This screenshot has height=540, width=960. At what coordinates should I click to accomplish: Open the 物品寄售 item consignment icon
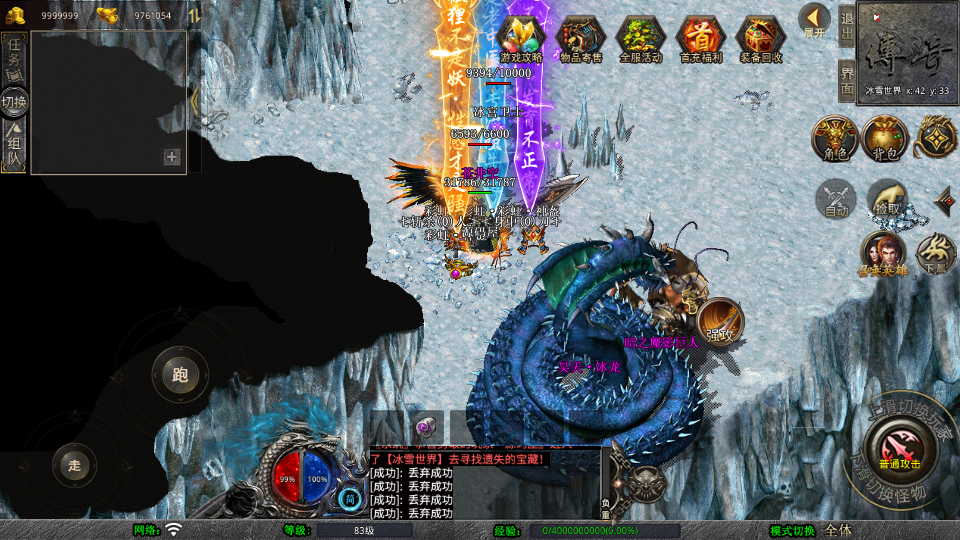pos(583,38)
